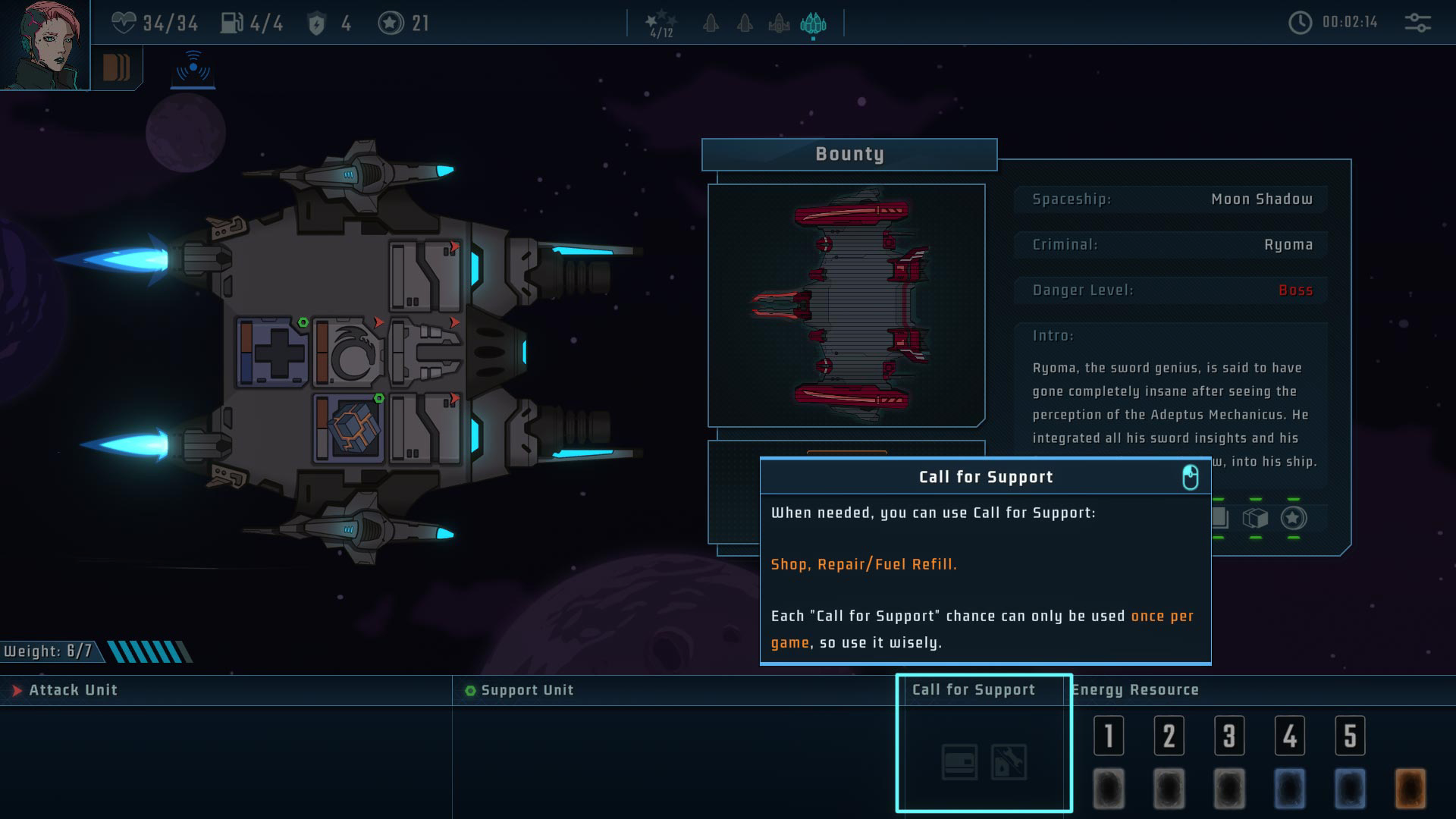The image size is (1456, 819).
Task: Click the Moon Shadow ship preview
Action: coord(846,305)
